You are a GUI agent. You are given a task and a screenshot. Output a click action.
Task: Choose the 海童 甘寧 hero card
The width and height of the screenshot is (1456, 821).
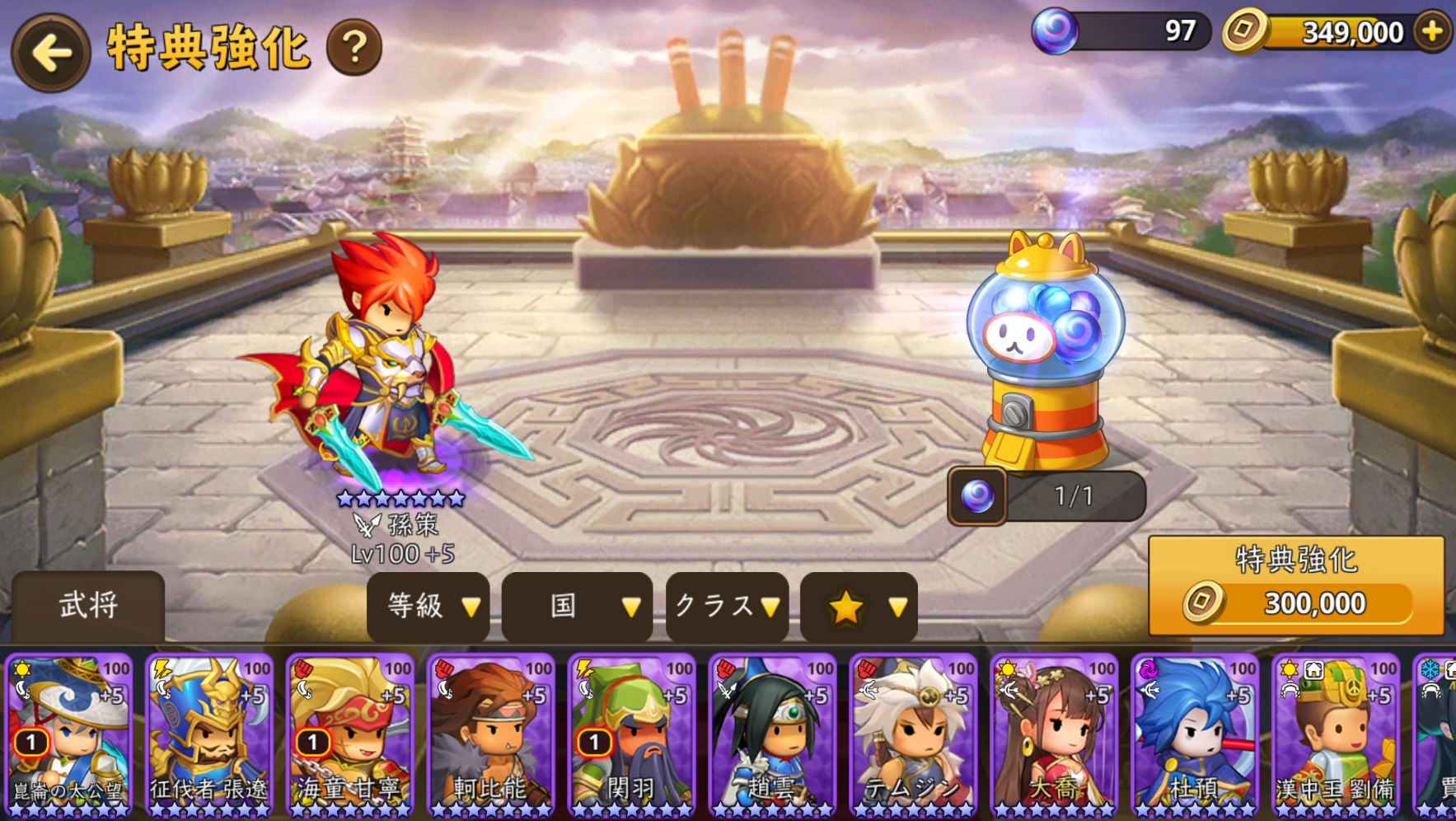pos(350,735)
